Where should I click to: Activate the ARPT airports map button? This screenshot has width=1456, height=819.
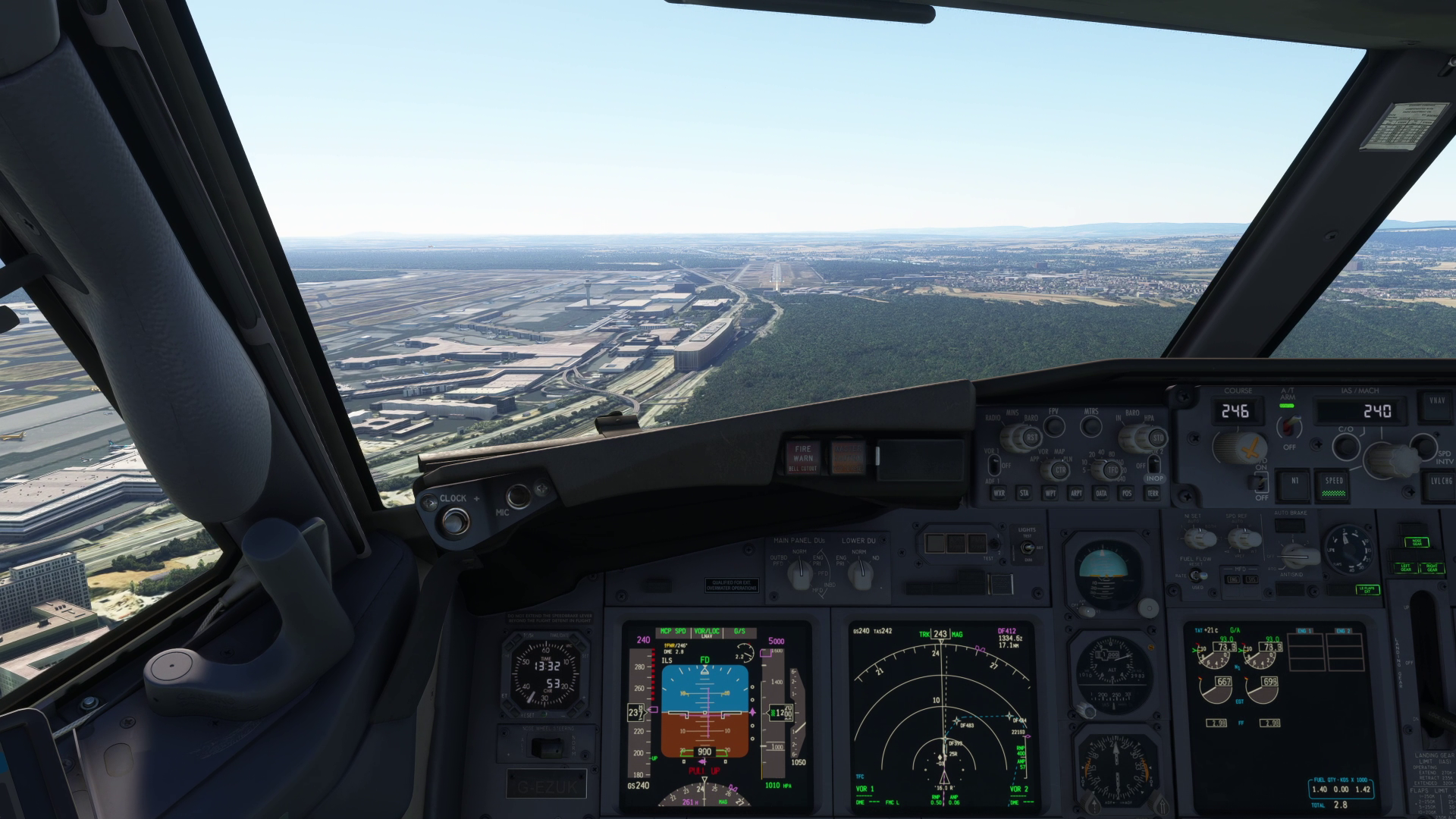(1076, 493)
